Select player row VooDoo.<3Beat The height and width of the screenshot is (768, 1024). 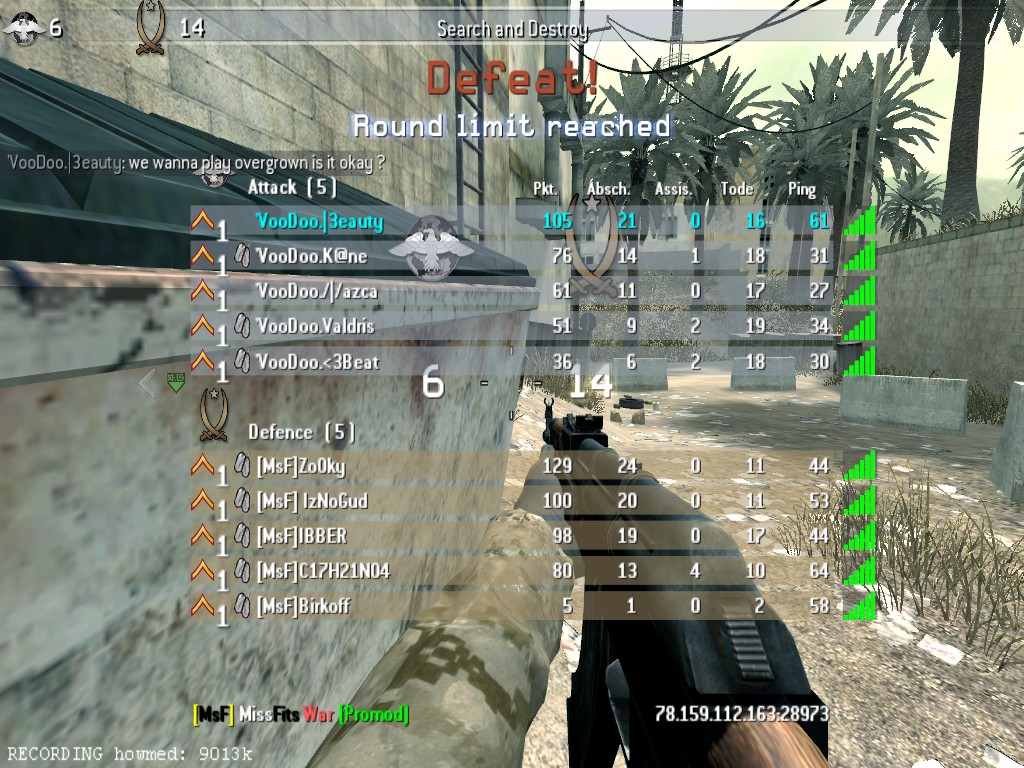[317, 361]
